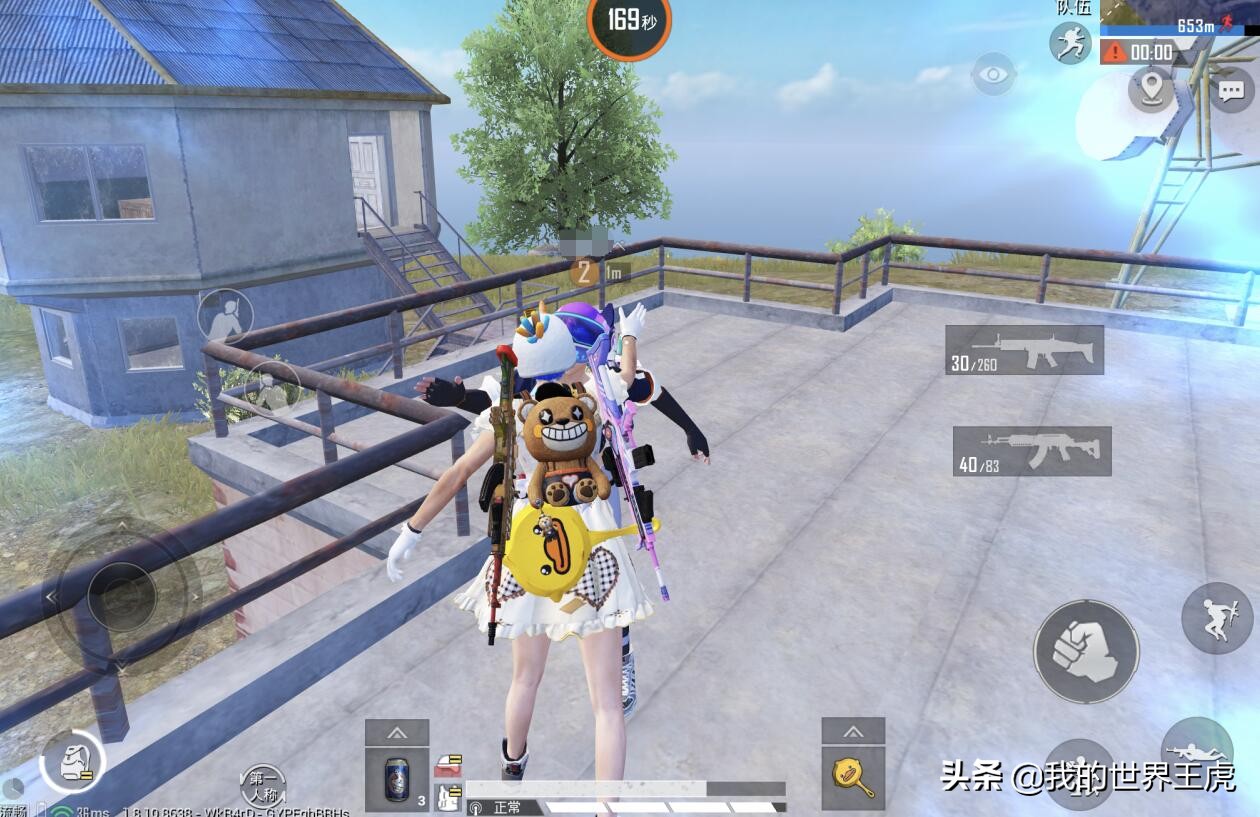1260x817 pixels.
Task: Use the energy drink can slot
Action: coord(397,779)
